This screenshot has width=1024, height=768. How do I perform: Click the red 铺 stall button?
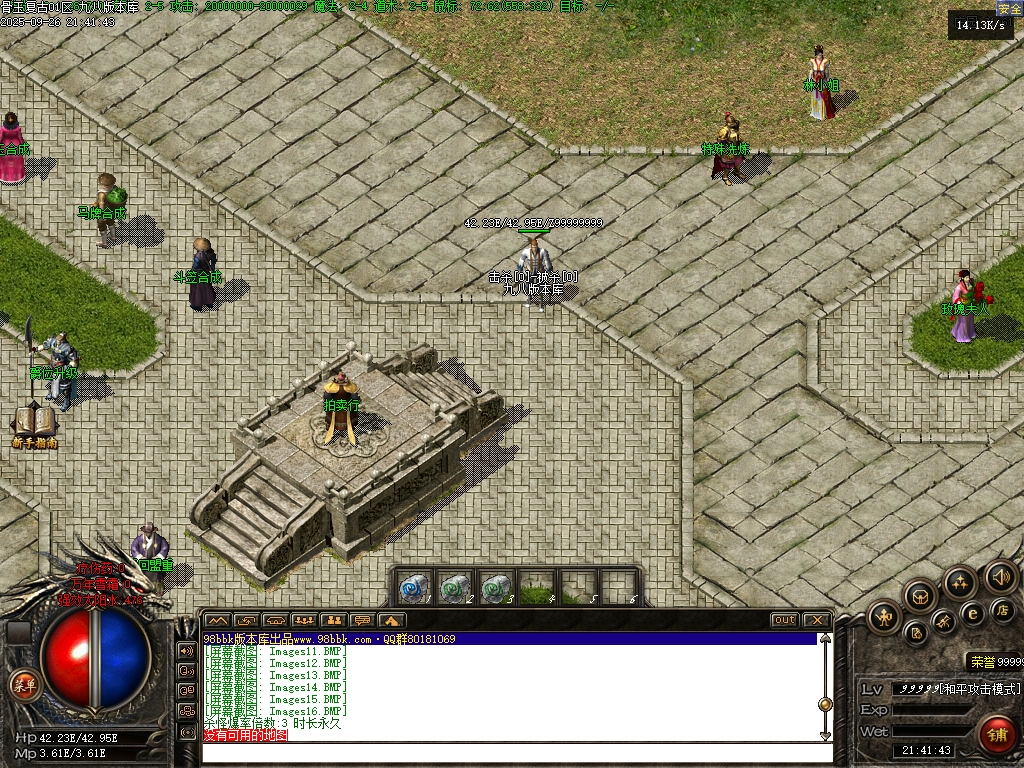[x=996, y=734]
